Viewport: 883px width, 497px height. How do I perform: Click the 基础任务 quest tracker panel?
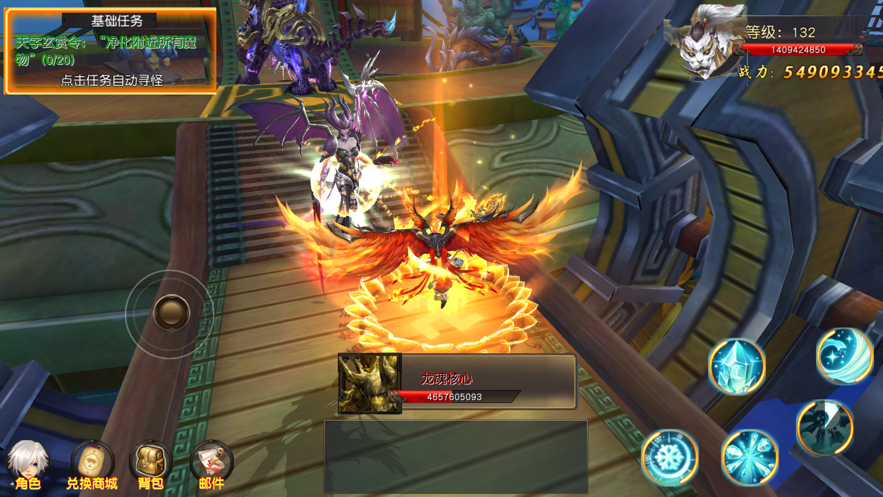[x=111, y=52]
